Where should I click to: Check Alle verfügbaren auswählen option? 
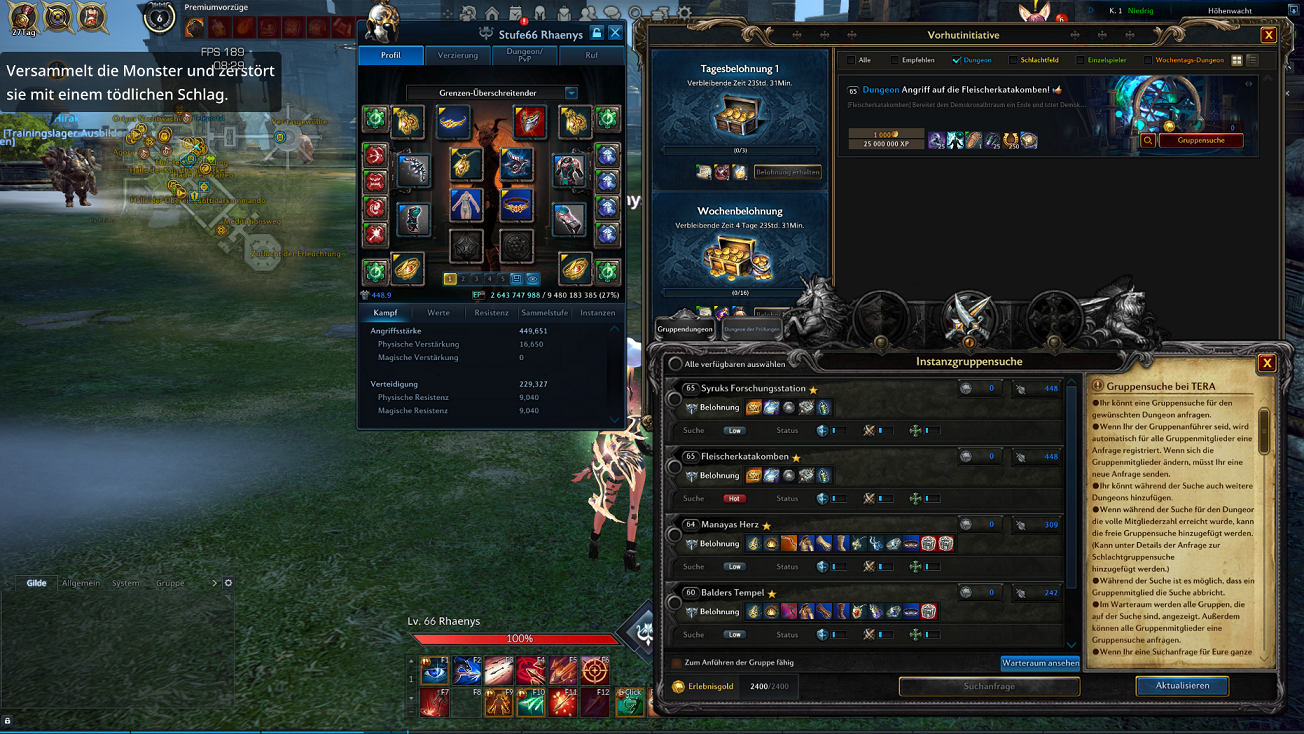click(676, 364)
